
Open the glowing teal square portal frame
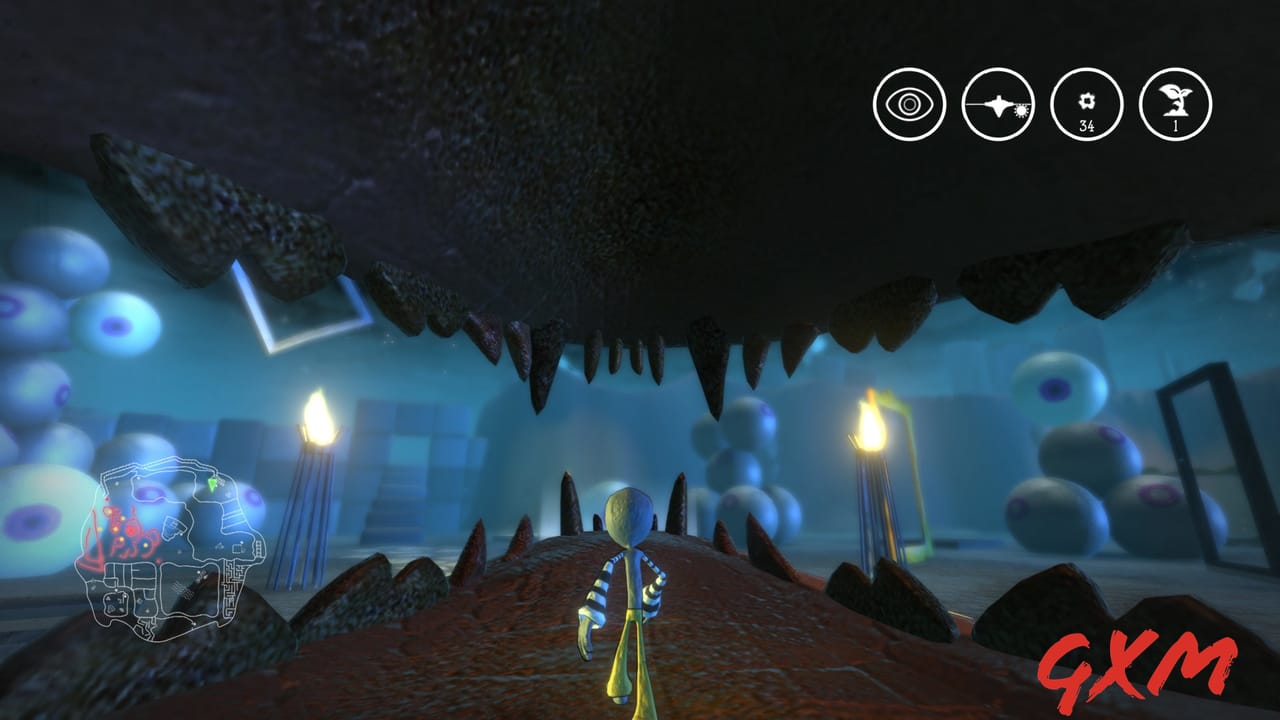click(x=300, y=310)
